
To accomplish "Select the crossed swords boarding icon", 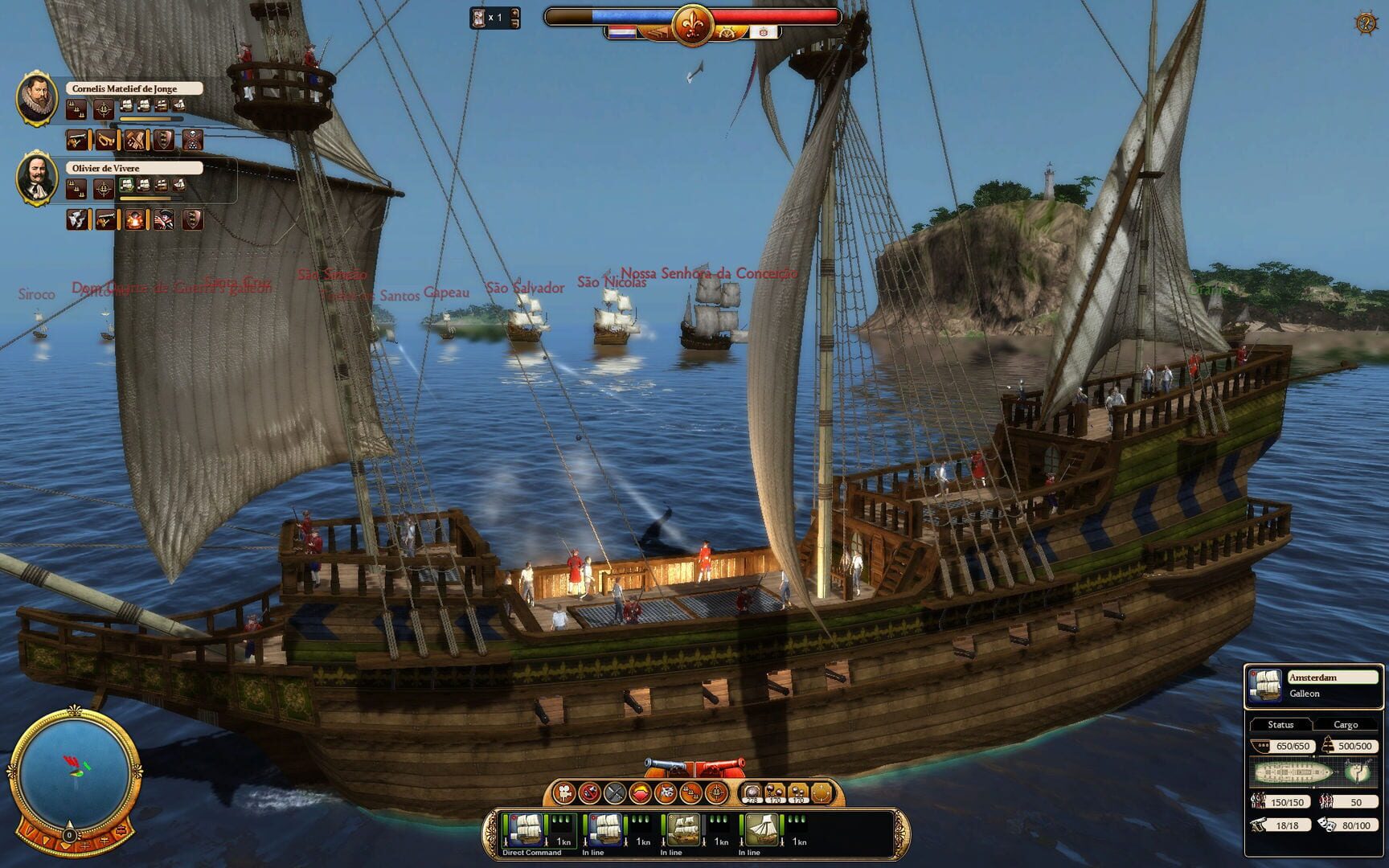I will coord(615,792).
